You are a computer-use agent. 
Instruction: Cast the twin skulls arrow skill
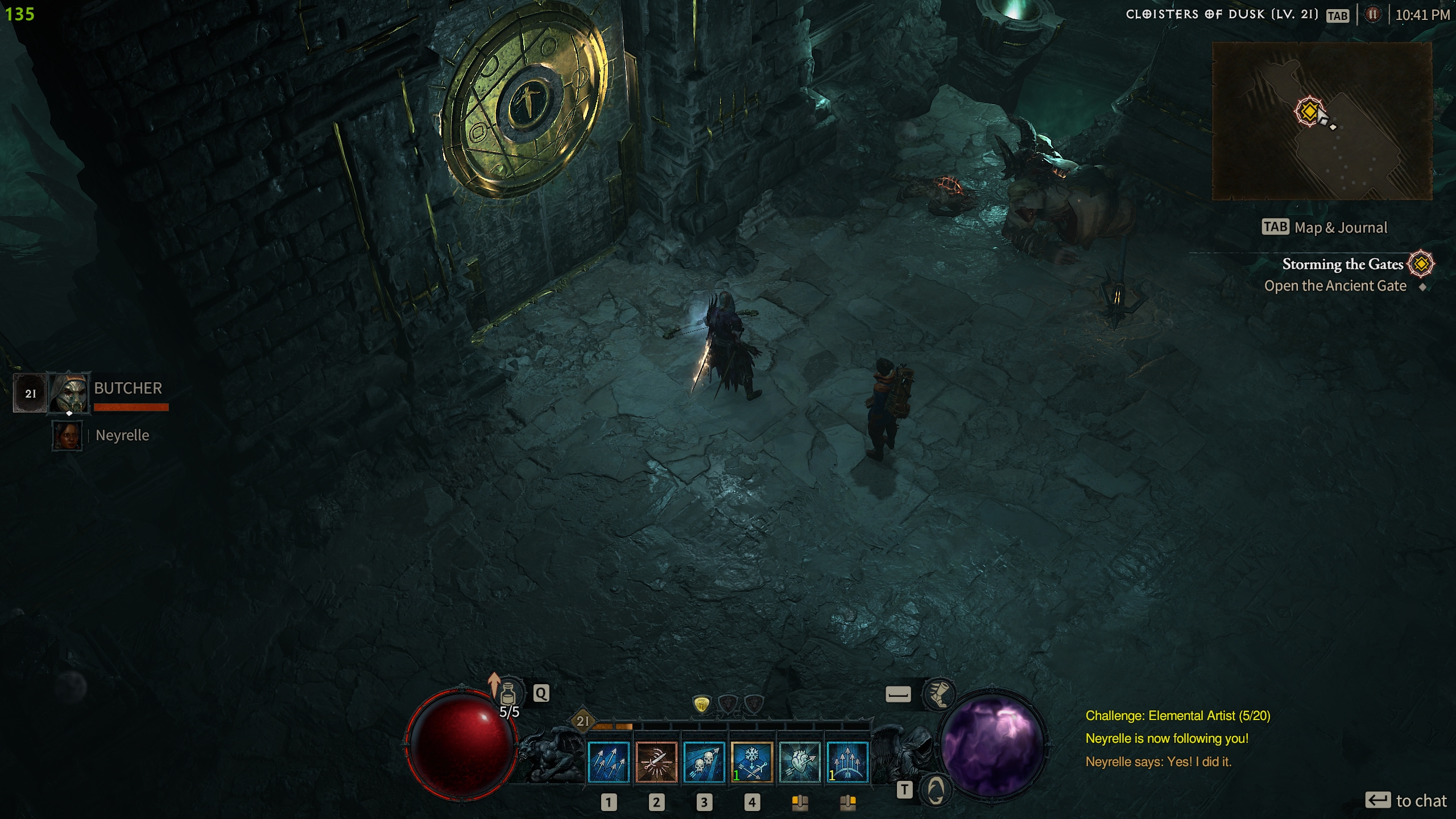point(704,762)
